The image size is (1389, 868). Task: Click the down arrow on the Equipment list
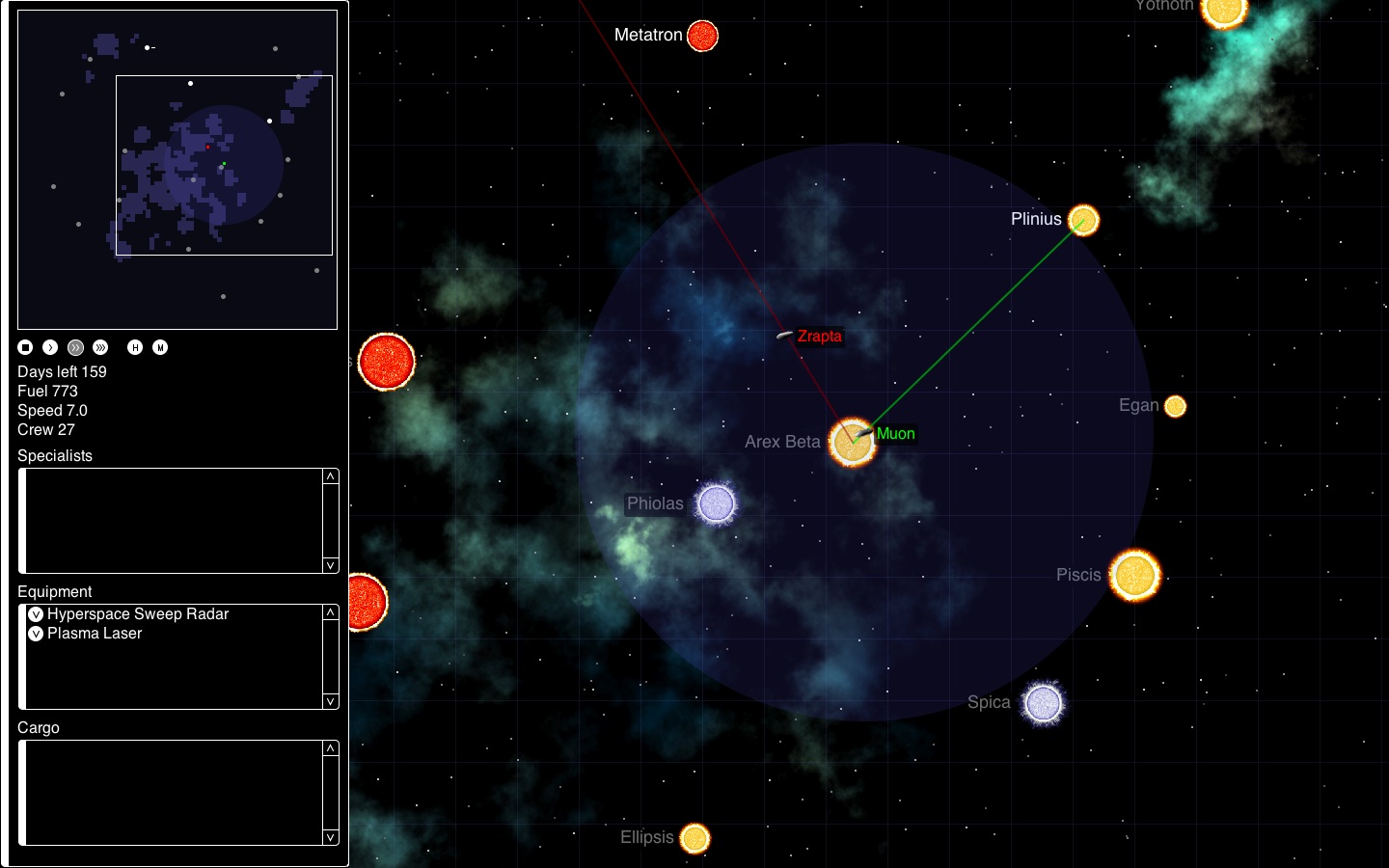point(329,701)
